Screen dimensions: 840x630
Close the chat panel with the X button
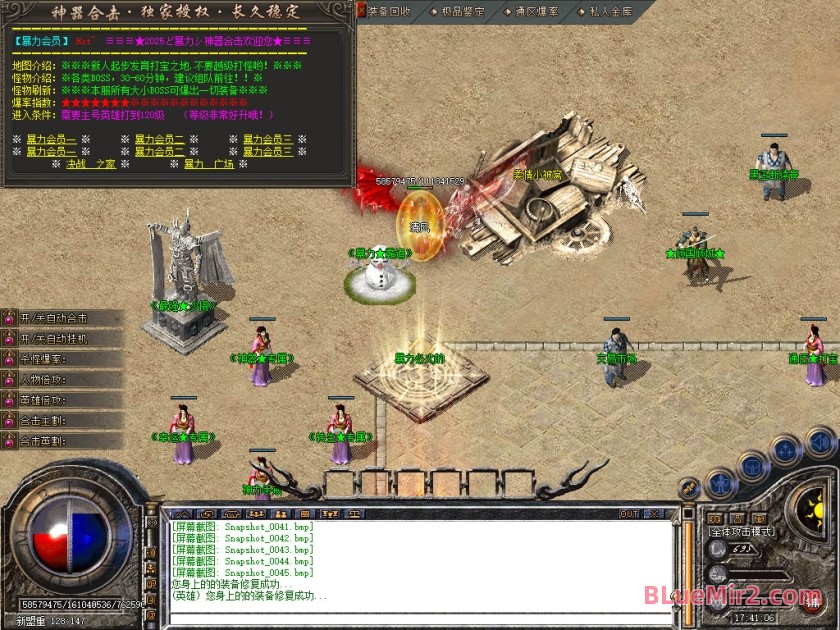click(x=654, y=514)
